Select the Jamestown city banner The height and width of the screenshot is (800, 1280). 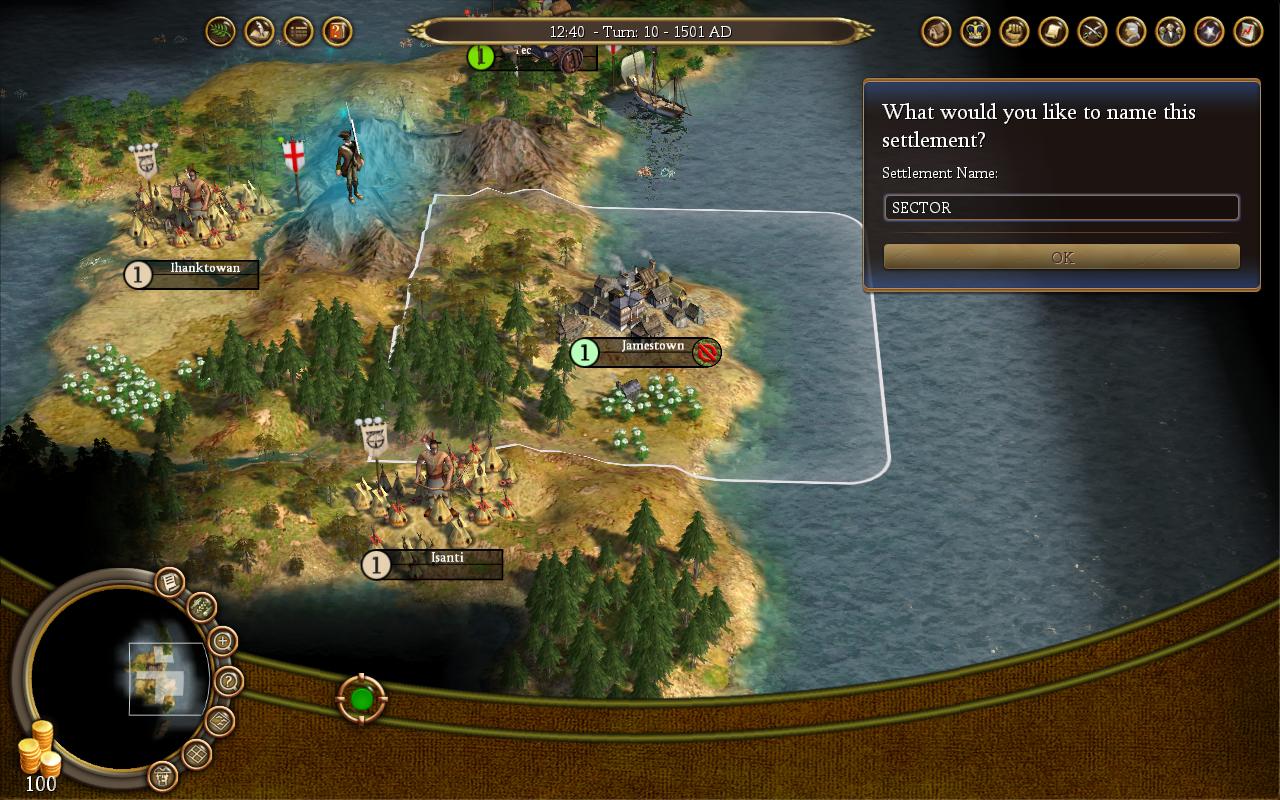pyautogui.click(x=645, y=353)
